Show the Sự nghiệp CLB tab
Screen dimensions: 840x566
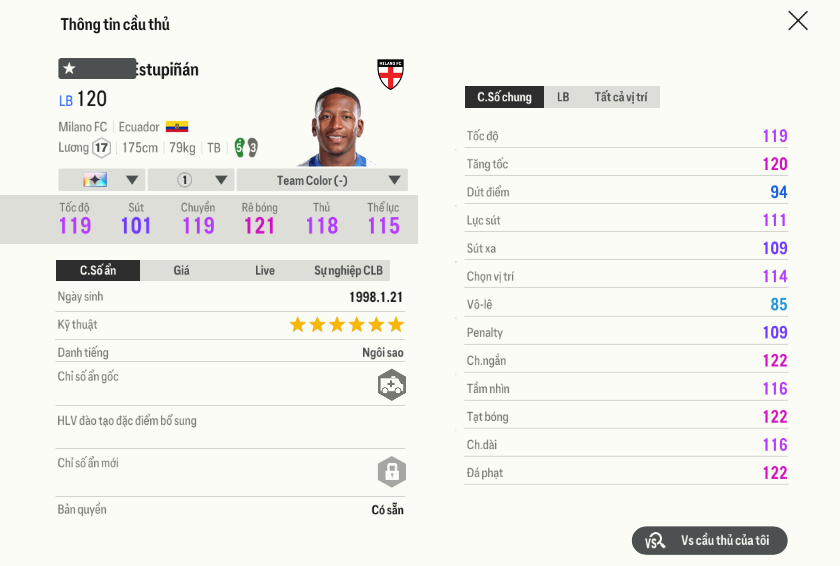tap(348, 270)
